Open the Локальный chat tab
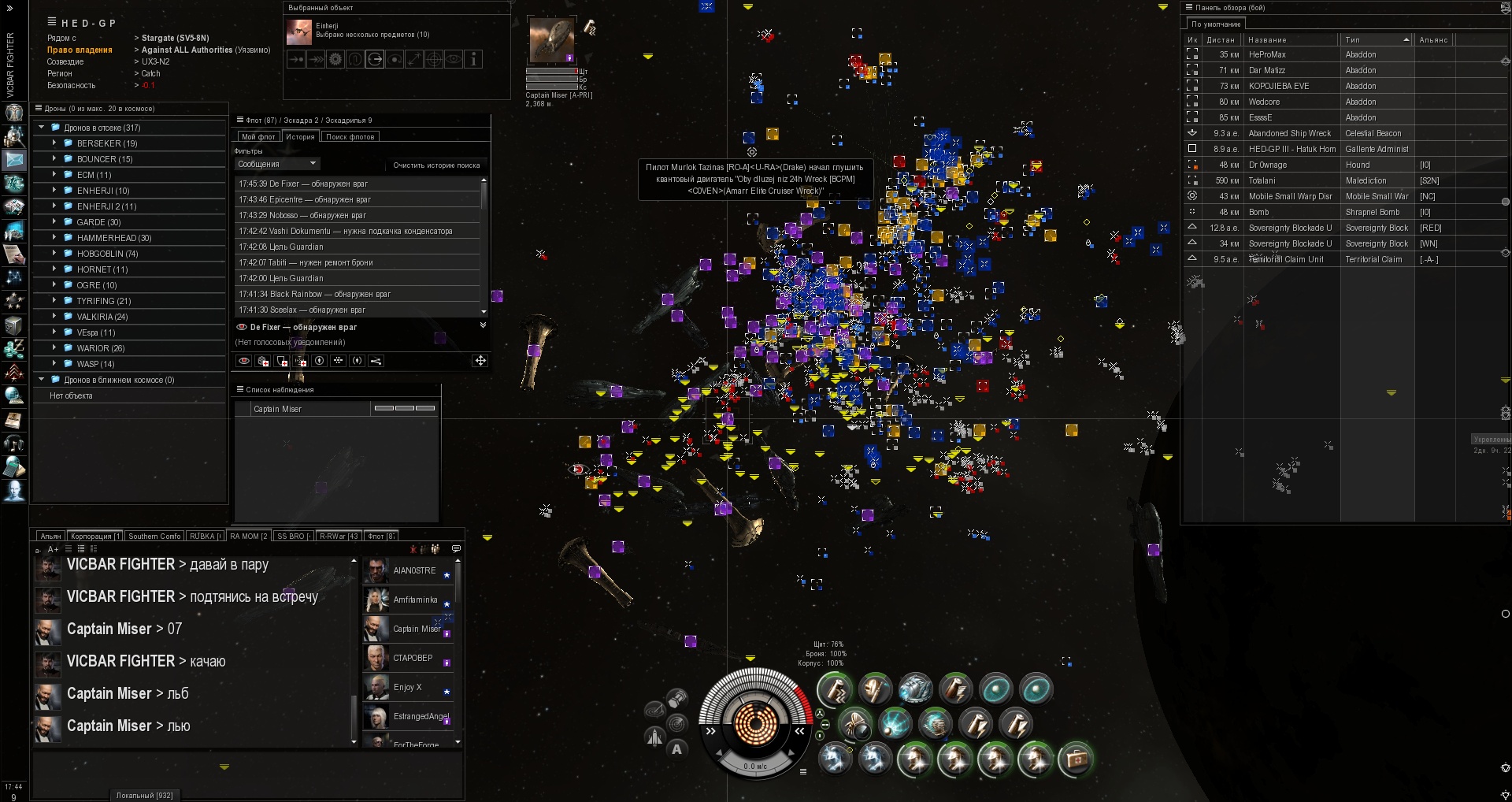The image size is (1512, 802). click(144, 795)
